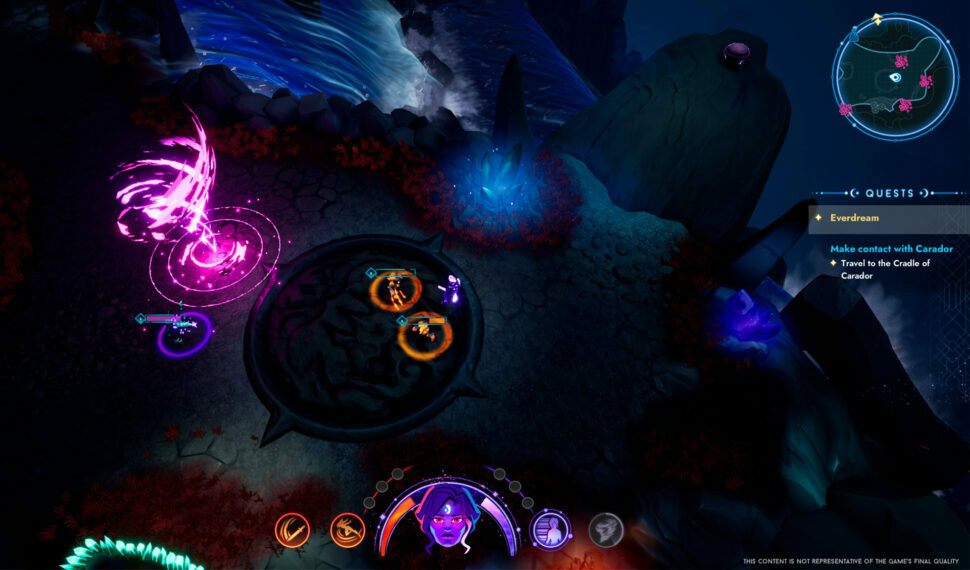This screenshot has width=970, height=570.
Task: Select the greyed-out tornado ability
Action: tap(604, 529)
